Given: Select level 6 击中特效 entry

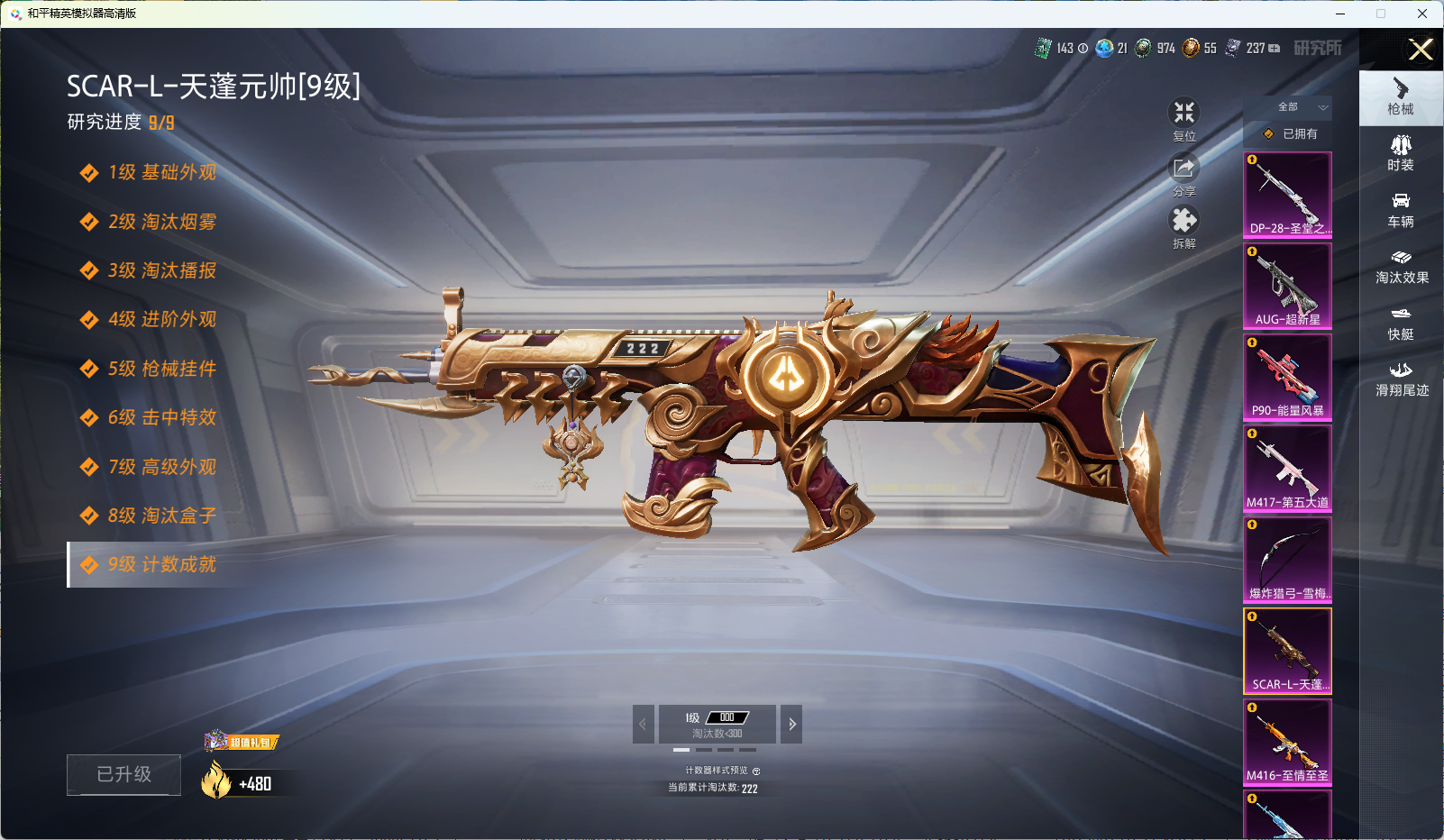Looking at the screenshot, I should 162,417.
